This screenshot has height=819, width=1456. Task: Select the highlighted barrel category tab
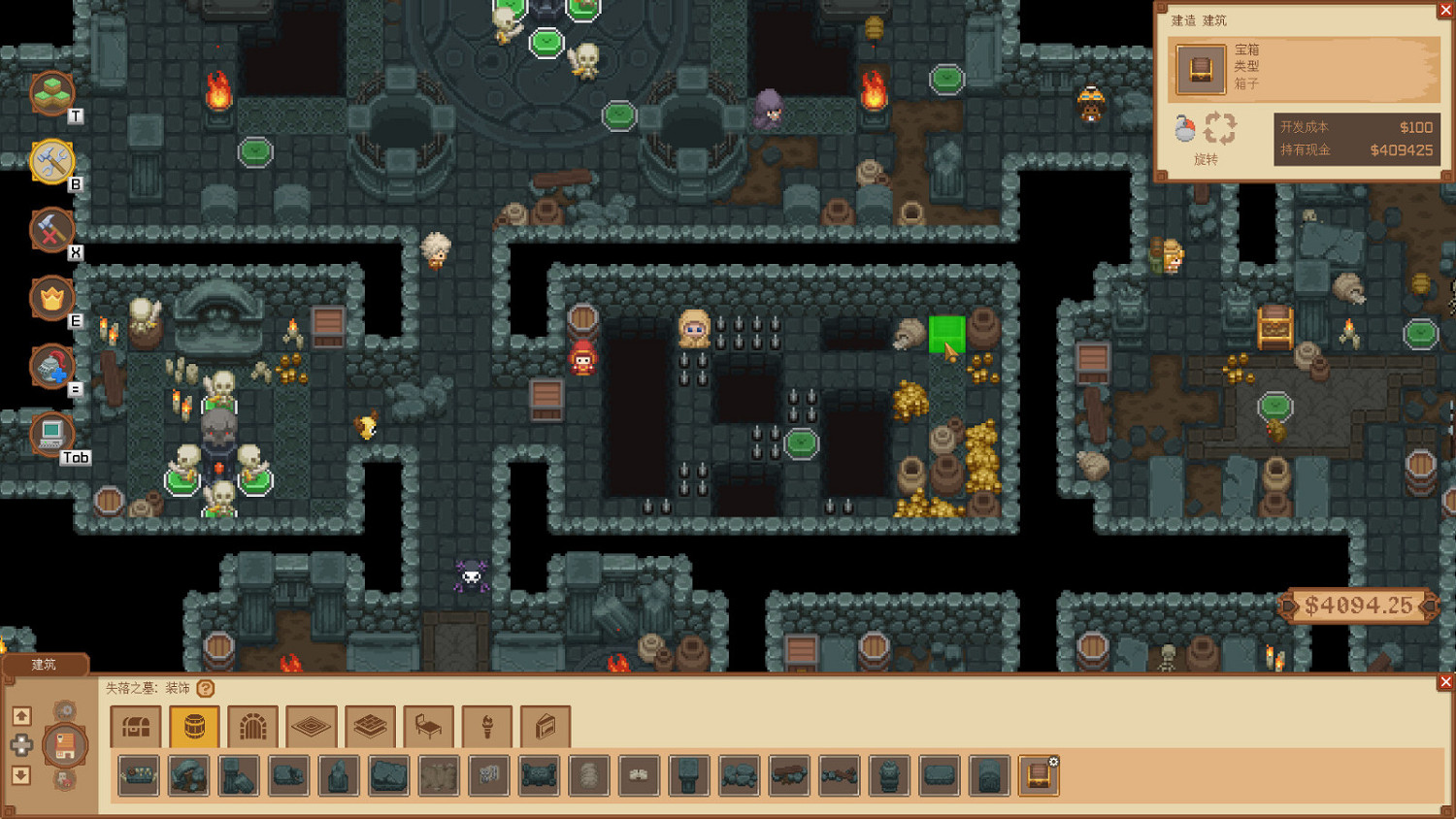coord(193,725)
